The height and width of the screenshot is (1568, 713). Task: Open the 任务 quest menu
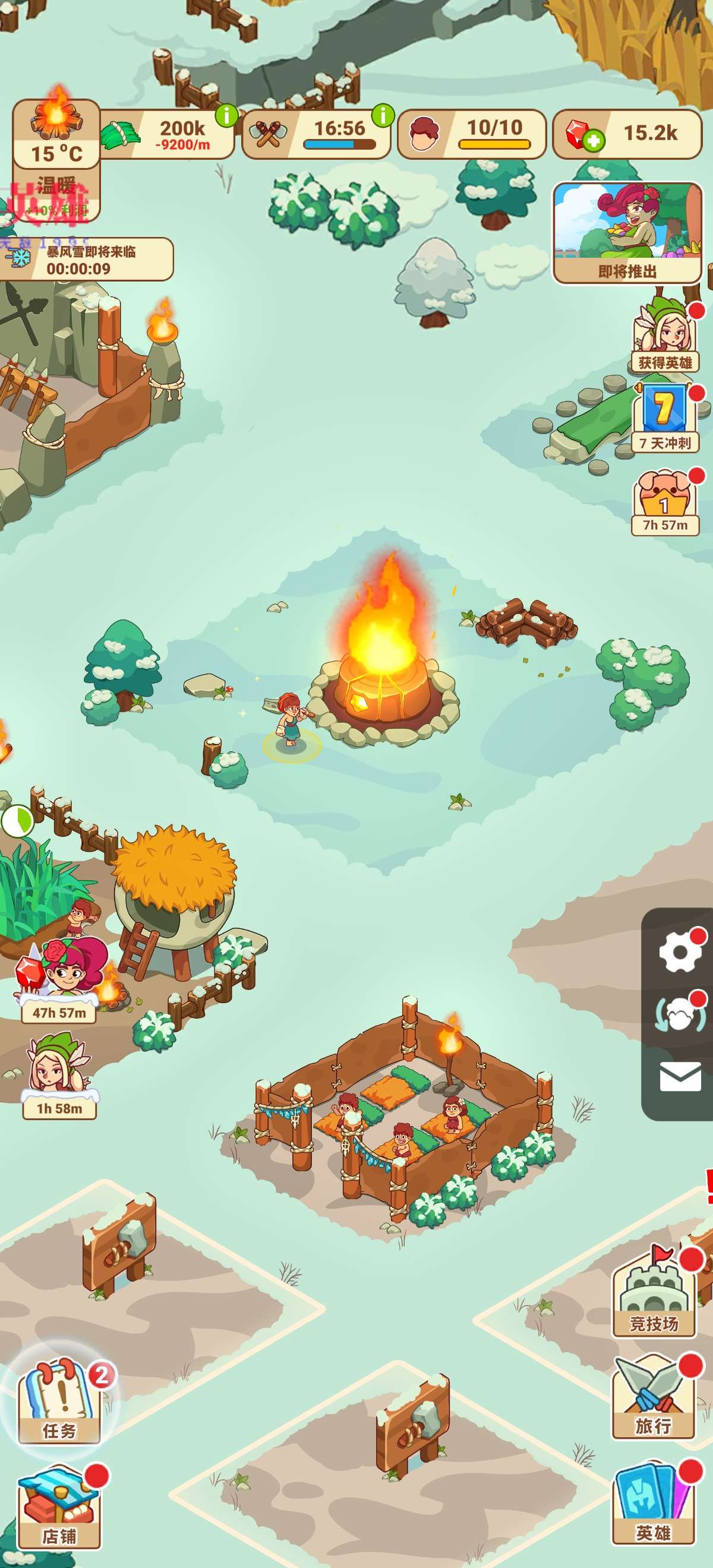tap(59, 1402)
